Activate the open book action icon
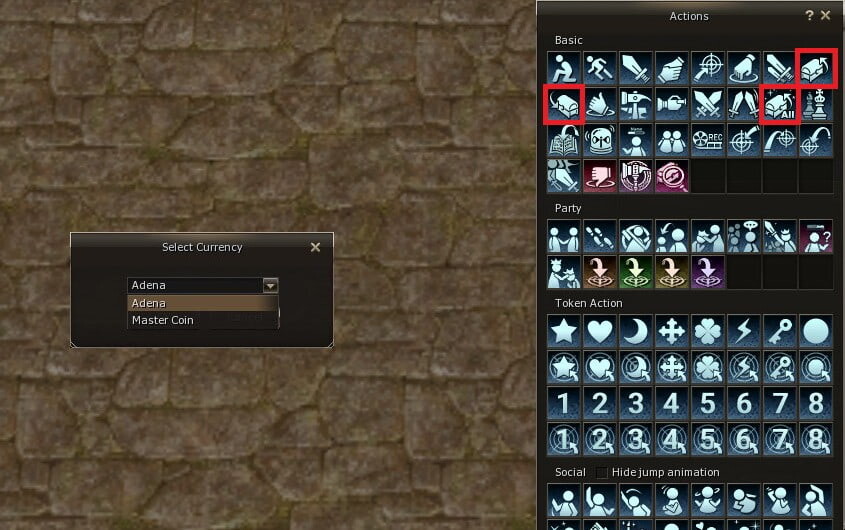845x530 pixels. point(563,140)
